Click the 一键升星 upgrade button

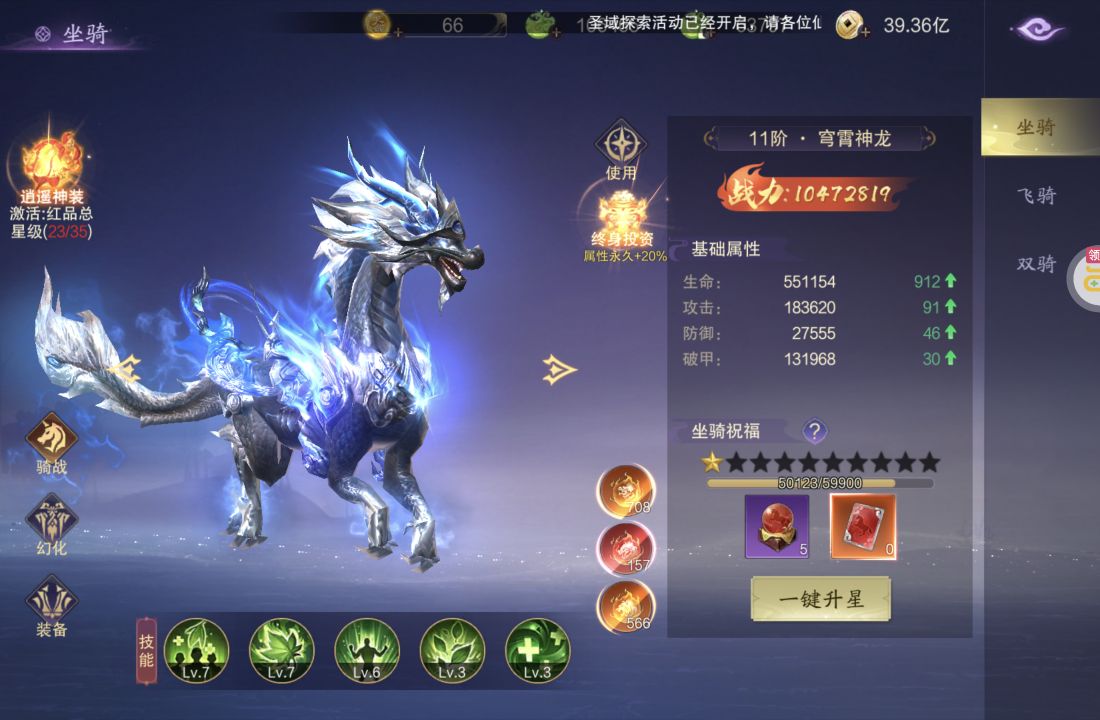click(820, 599)
